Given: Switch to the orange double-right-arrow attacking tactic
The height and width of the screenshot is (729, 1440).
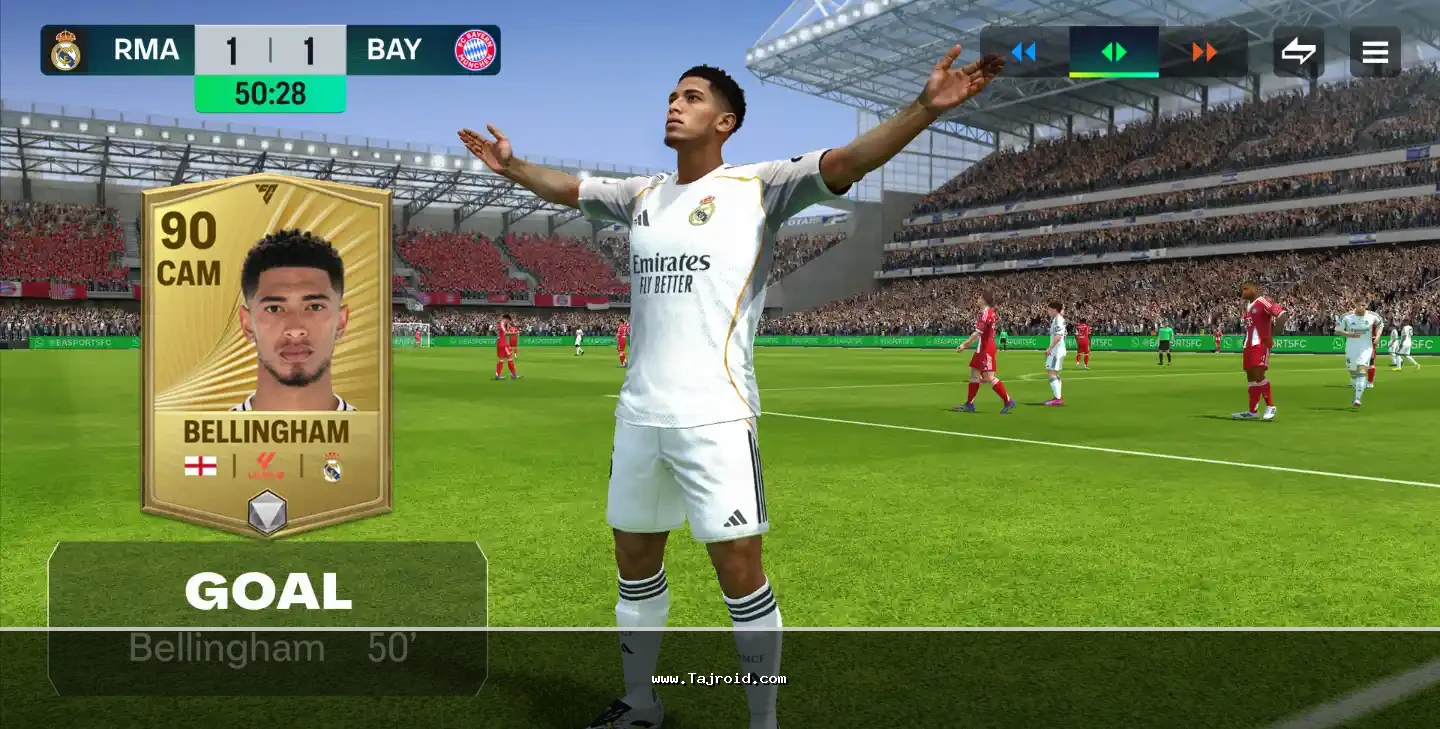Looking at the screenshot, I should click(x=1203, y=52).
